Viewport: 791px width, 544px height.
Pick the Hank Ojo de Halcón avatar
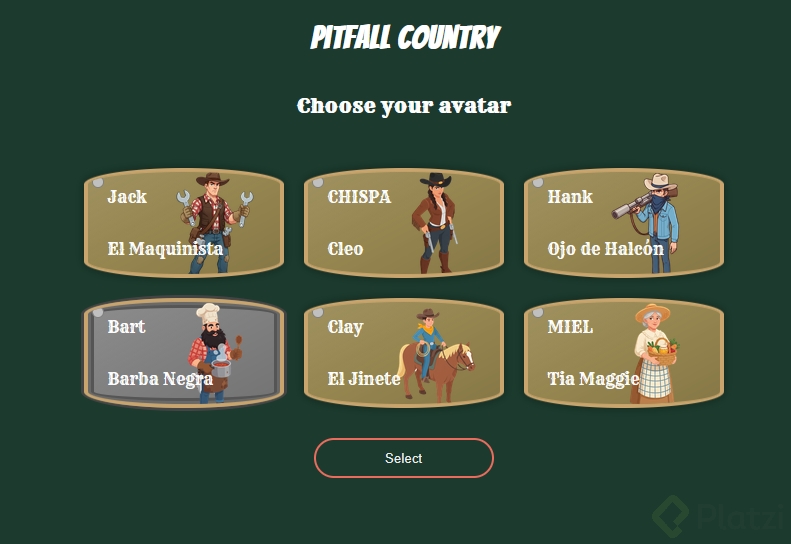(x=624, y=222)
